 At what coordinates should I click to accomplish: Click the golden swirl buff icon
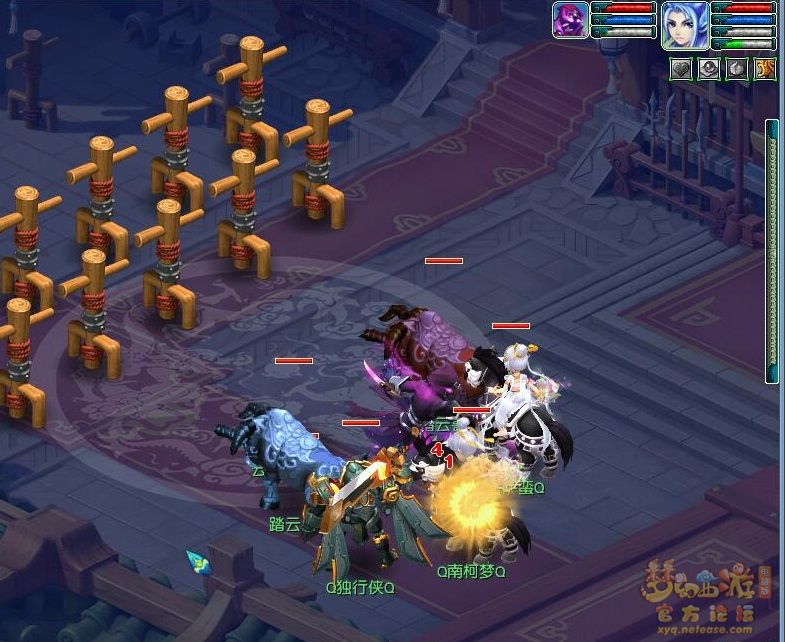765,69
